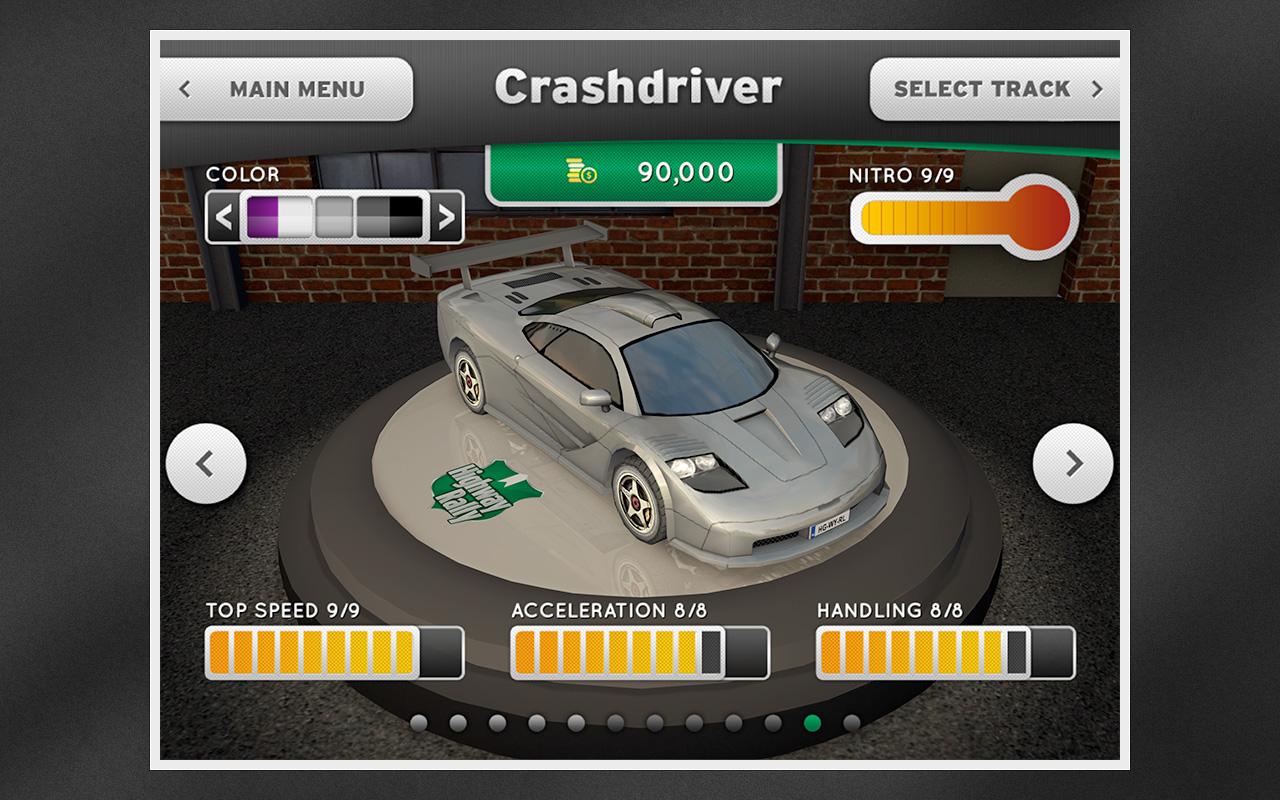Choose the purple paint color swatch
The width and height of the screenshot is (1280, 800).
[263, 216]
